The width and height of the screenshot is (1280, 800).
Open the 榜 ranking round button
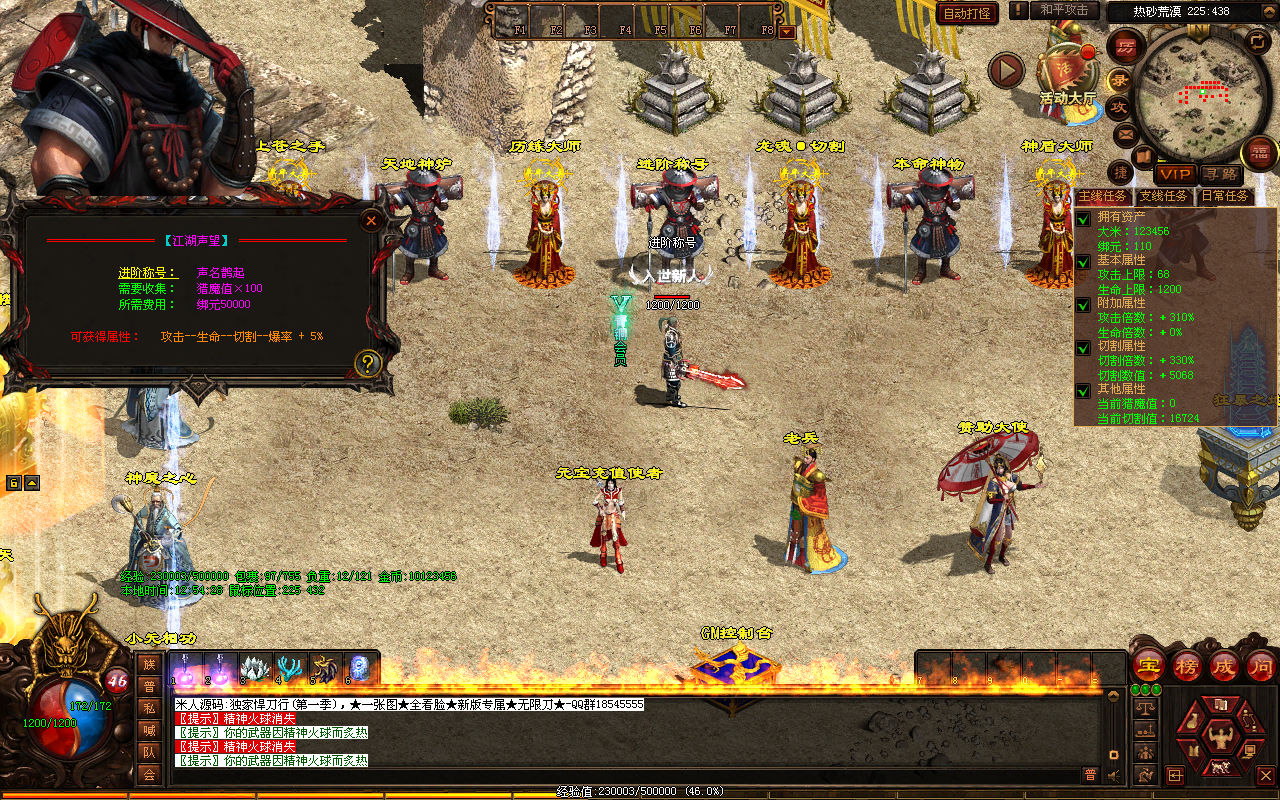pos(1187,665)
